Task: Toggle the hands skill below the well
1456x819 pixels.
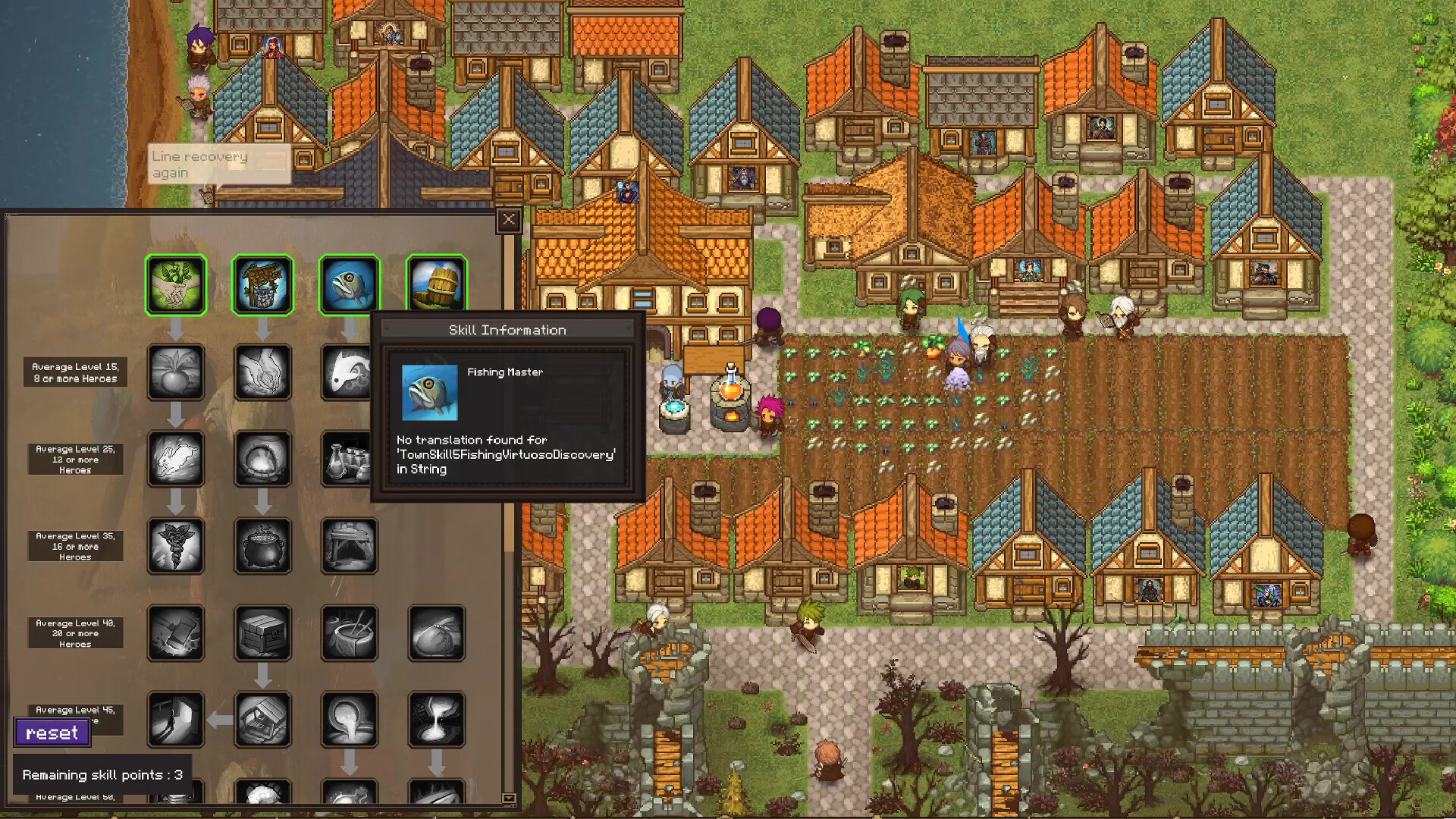Action: point(263,372)
